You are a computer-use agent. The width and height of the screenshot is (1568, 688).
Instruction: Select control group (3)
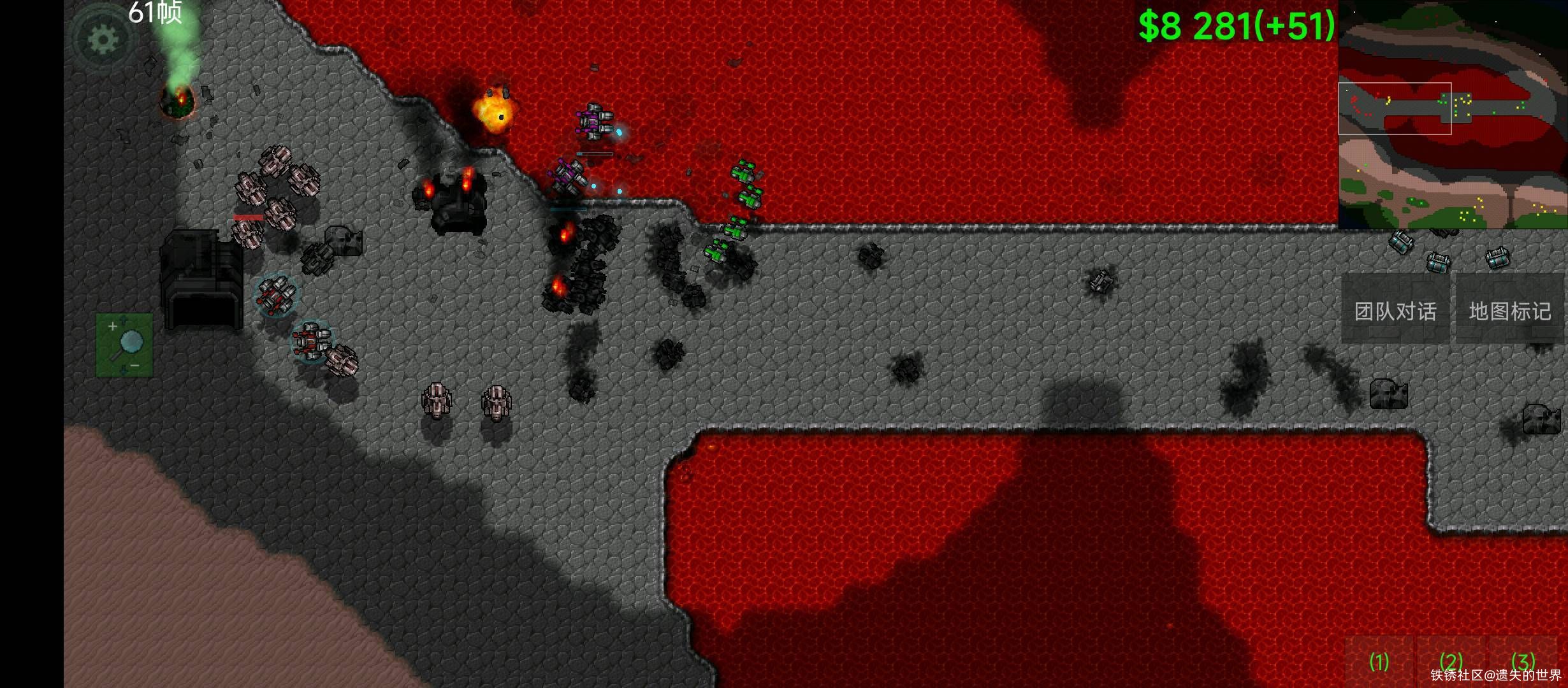(1523, 661)
